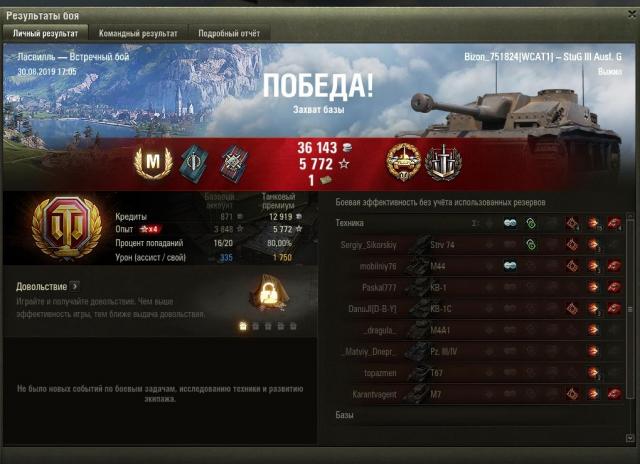Click the efficiency list scrollbar handle
Viewport: 640px width, 464px height.
[x=630, y=310]
